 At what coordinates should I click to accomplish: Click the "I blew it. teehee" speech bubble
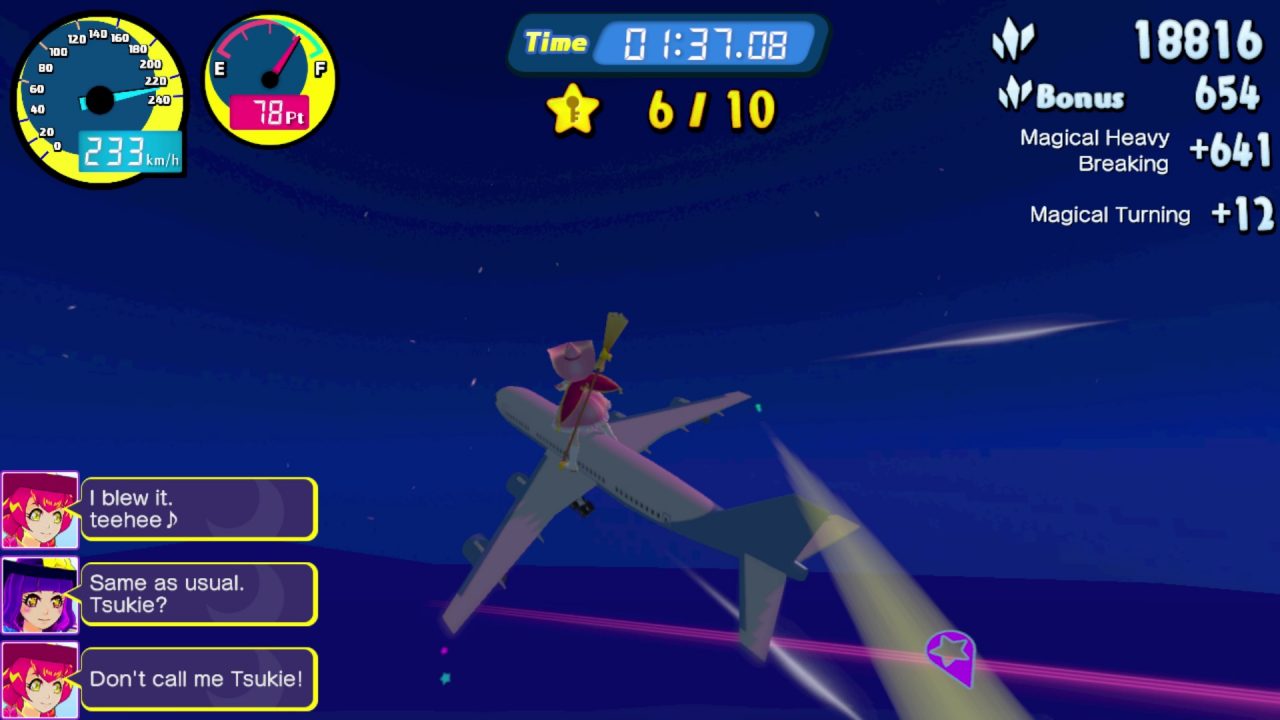click(x=198, y=509)
